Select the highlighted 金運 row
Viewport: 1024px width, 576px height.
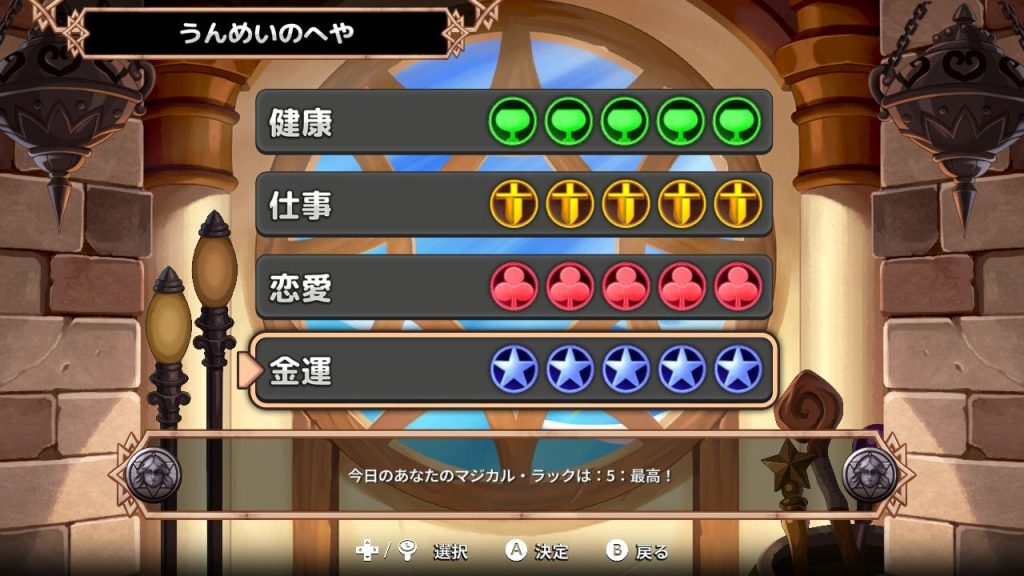coord(514,371)
